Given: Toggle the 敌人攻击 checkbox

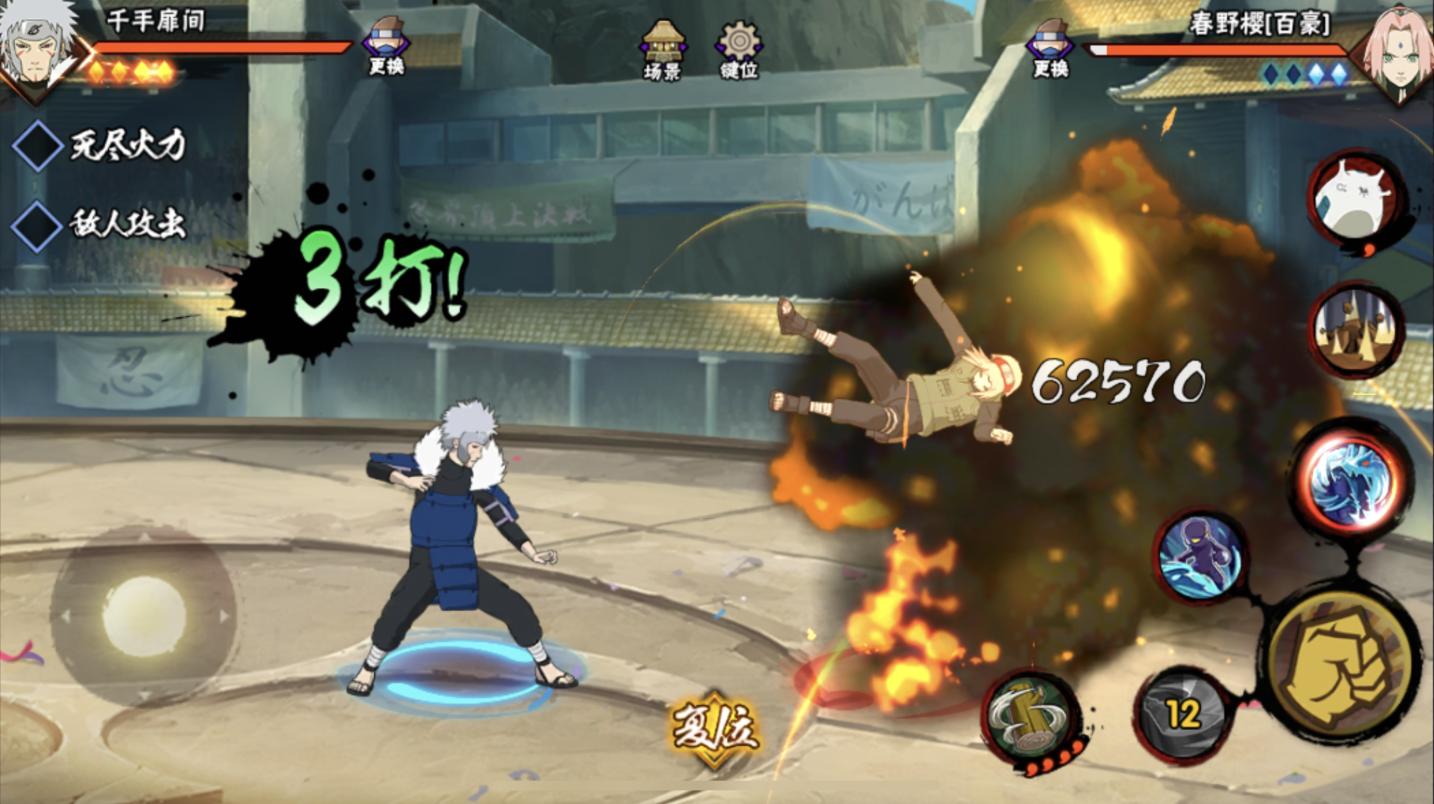Looking at the screenshot, I should click(38, 225).
